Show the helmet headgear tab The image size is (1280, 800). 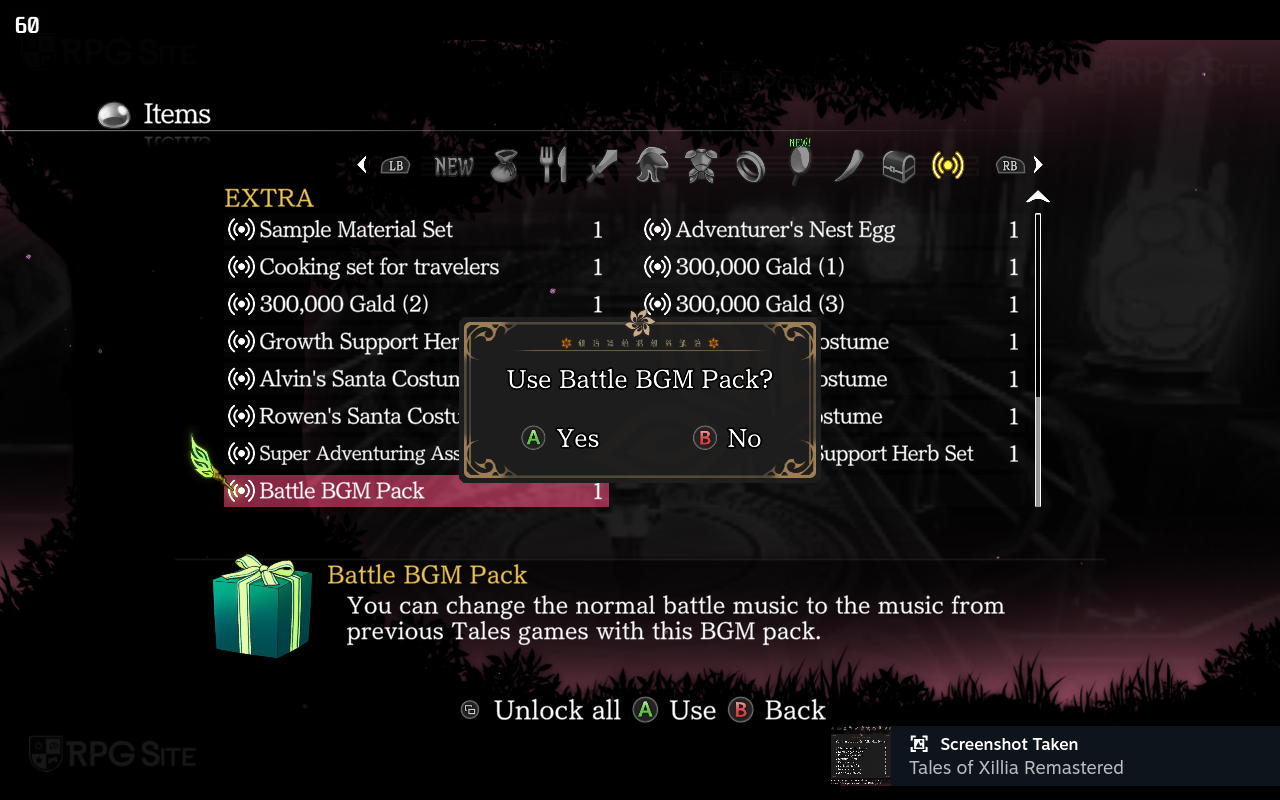(652, 166)
